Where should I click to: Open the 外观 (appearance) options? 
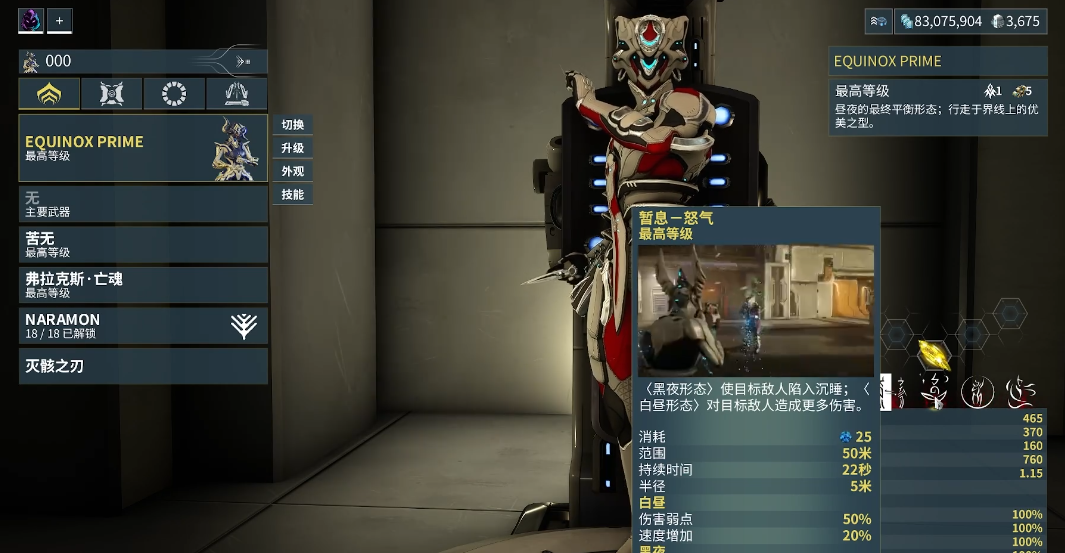293,171
